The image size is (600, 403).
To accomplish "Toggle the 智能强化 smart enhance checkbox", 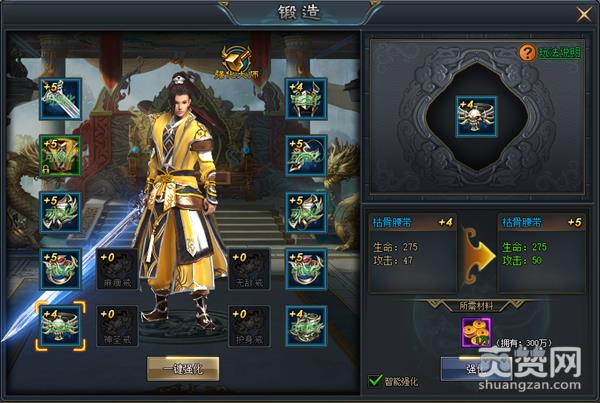I will click(x=375, y=381).
